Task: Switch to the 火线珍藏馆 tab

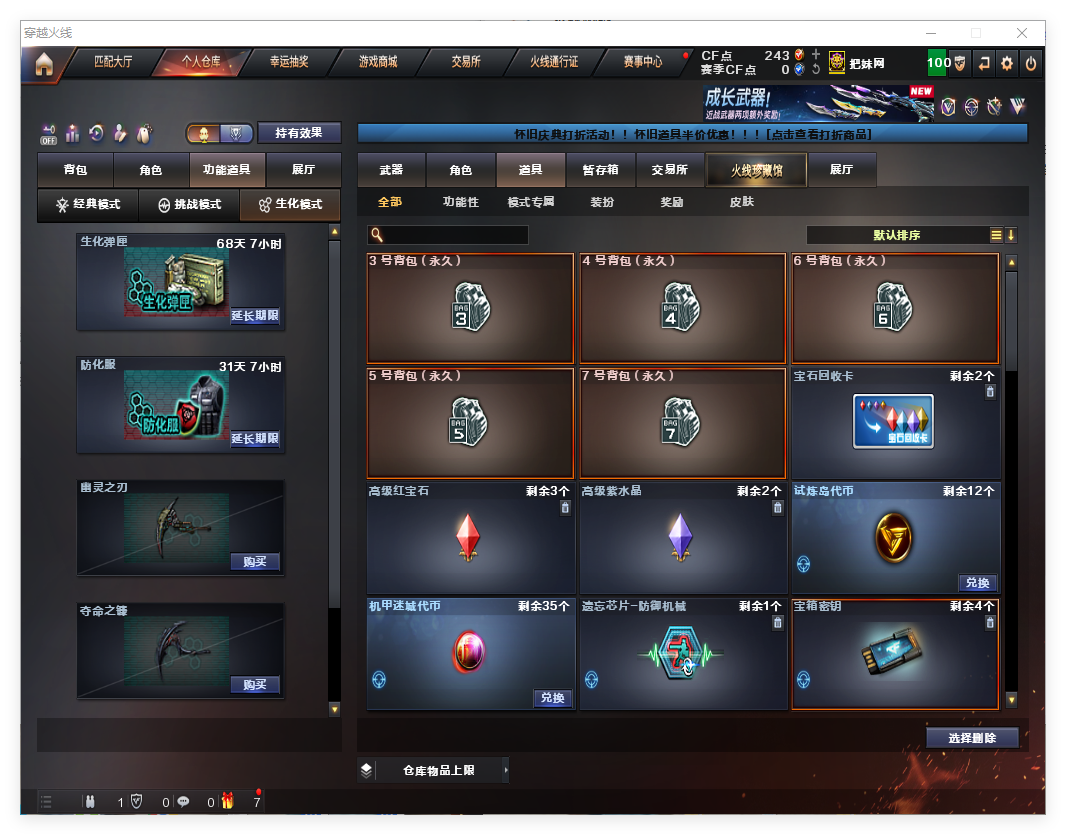Action: (756, 170)
